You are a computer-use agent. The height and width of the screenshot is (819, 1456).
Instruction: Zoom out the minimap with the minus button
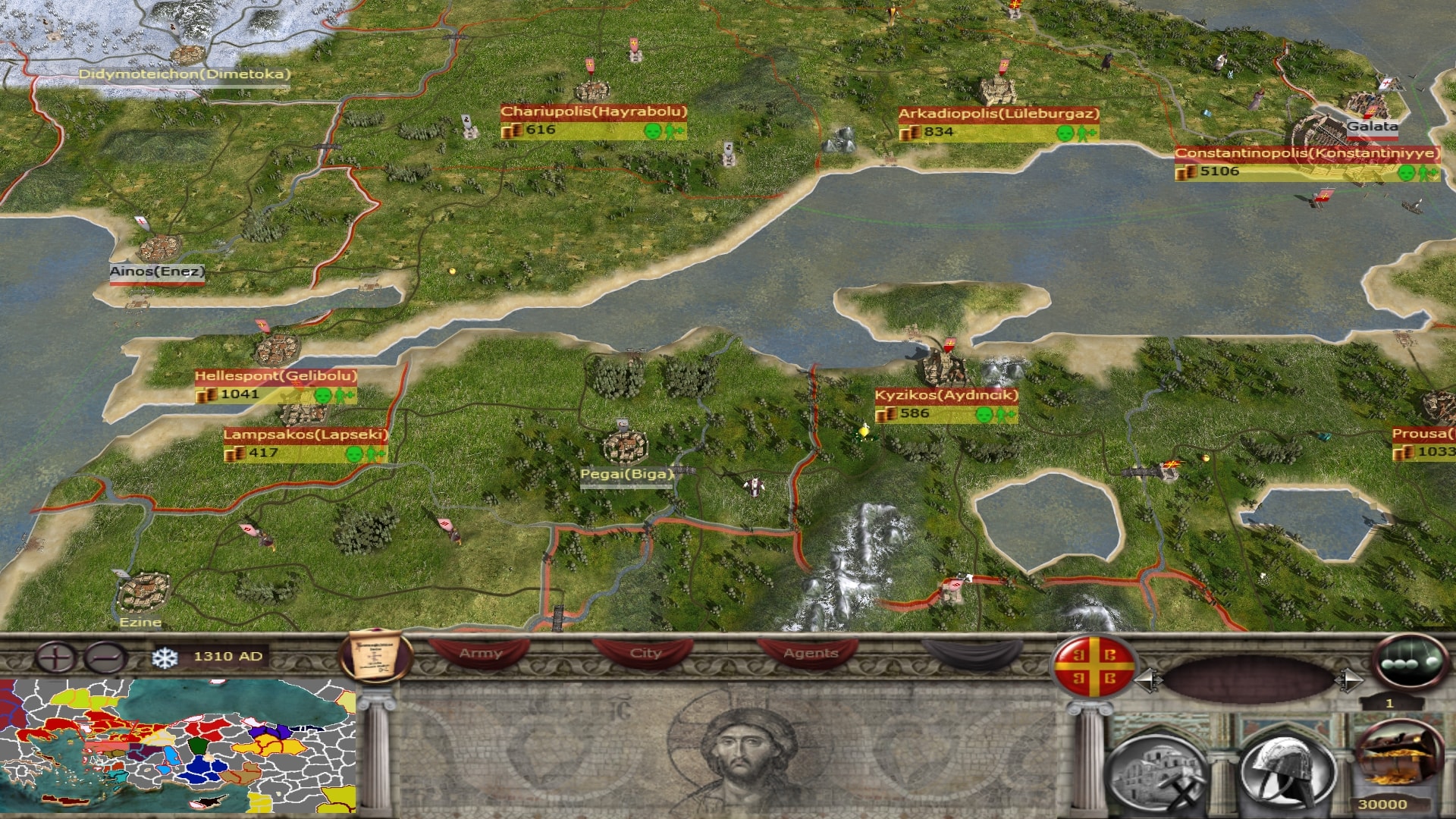[x=105, y=657]
